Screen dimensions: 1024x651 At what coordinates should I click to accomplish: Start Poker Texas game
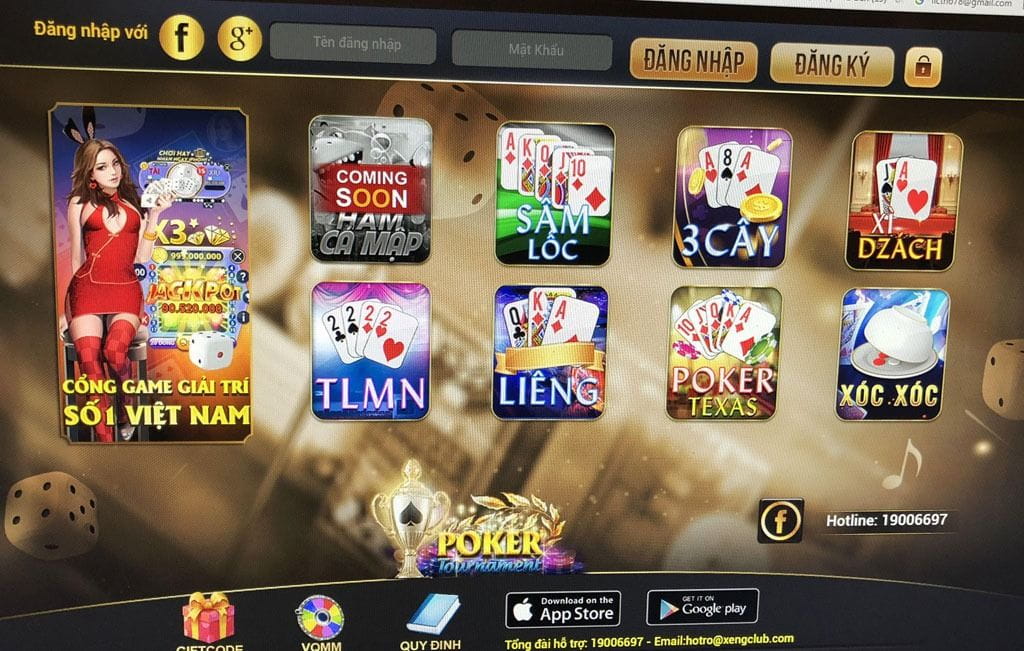click(725, 353)
